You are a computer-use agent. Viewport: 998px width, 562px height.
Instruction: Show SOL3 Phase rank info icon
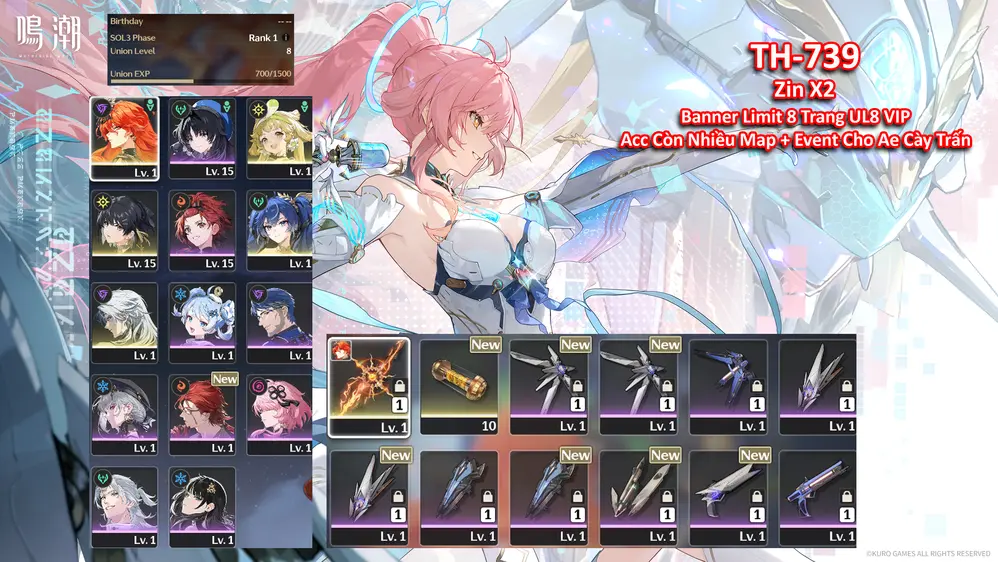[286, 38]
